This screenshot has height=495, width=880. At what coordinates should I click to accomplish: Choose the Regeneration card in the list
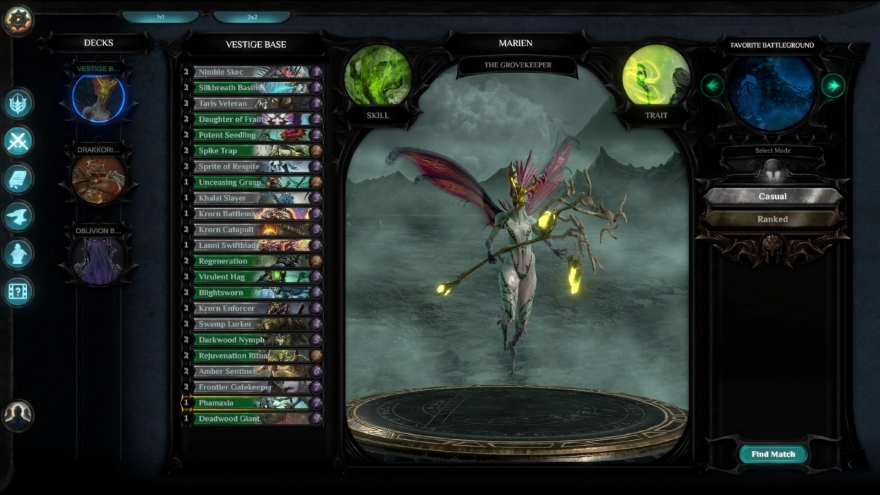252,261
